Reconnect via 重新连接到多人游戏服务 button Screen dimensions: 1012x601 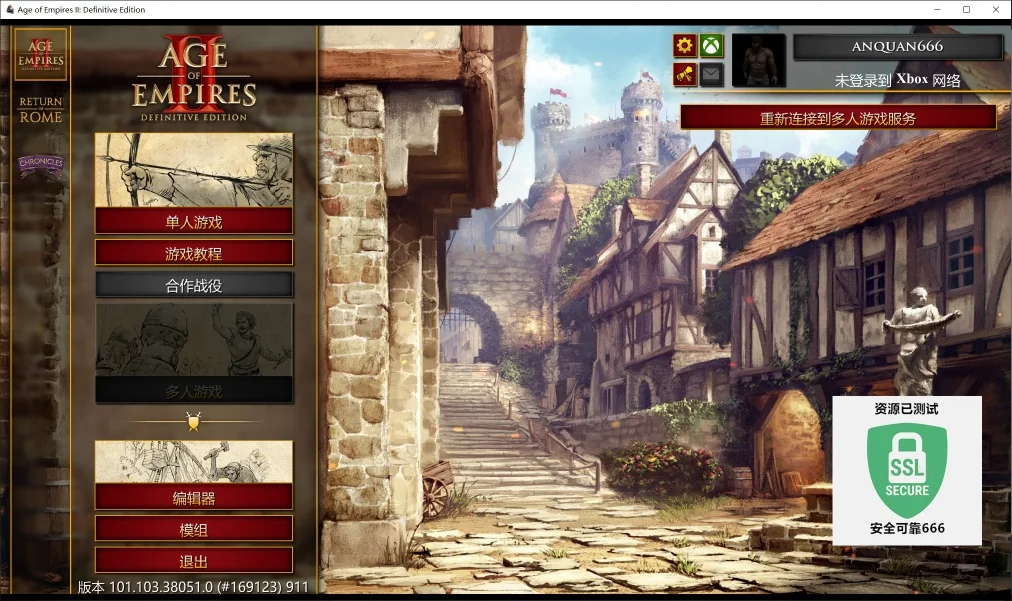coord(838,118)
